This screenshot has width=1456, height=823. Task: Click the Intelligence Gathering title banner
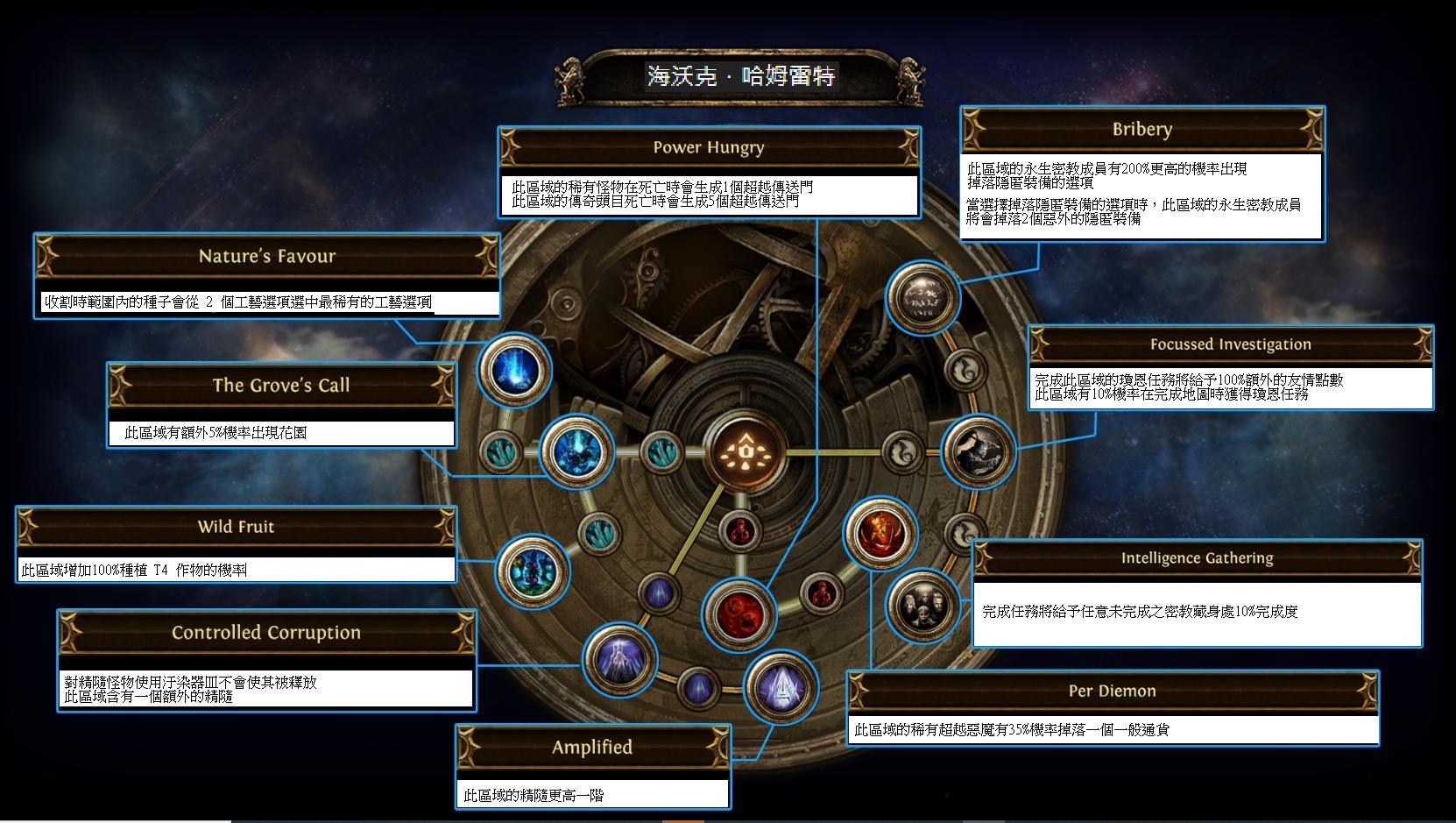(1198, 558)
